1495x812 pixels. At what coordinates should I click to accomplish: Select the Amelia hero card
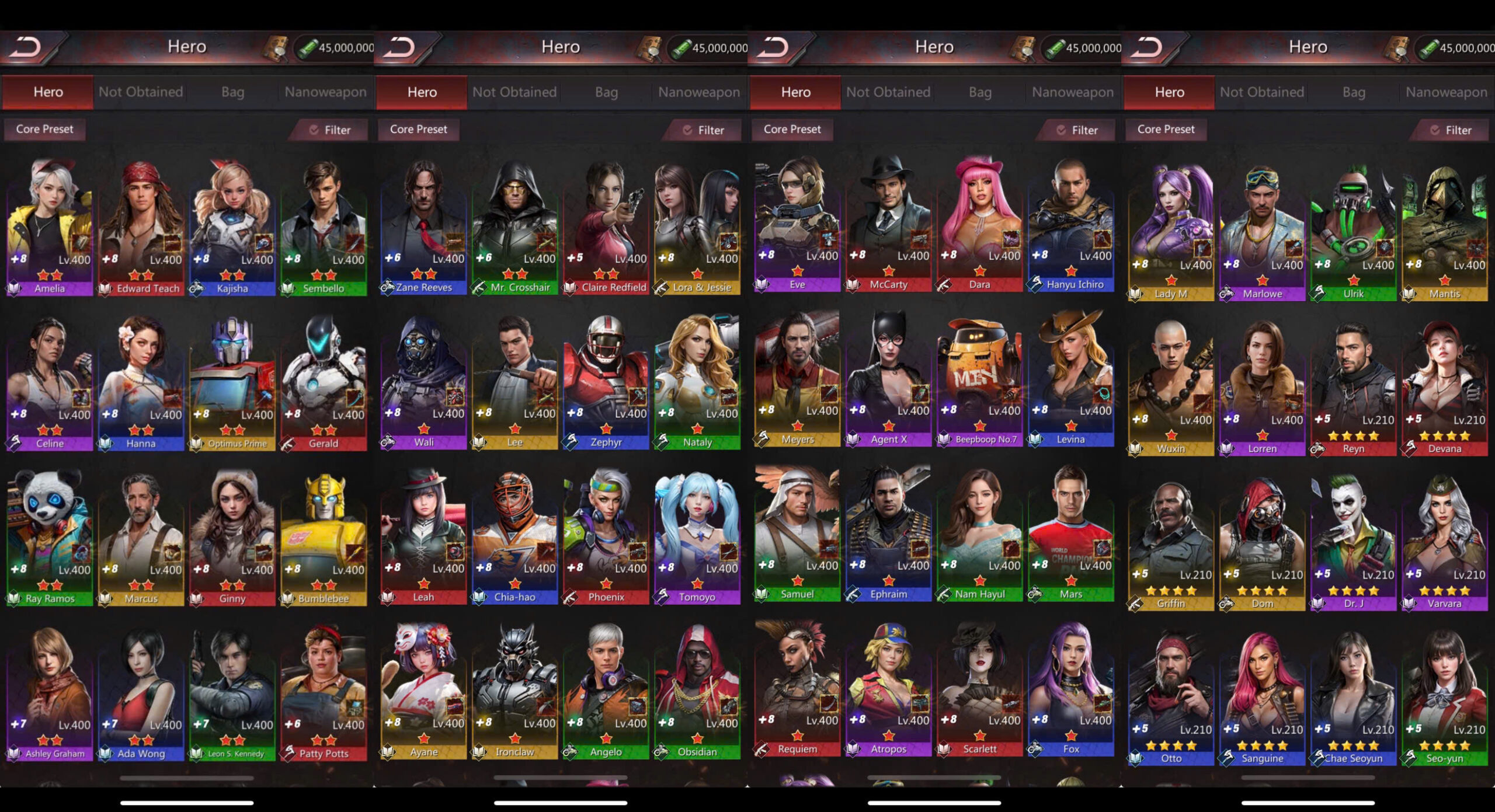[50, 226]
